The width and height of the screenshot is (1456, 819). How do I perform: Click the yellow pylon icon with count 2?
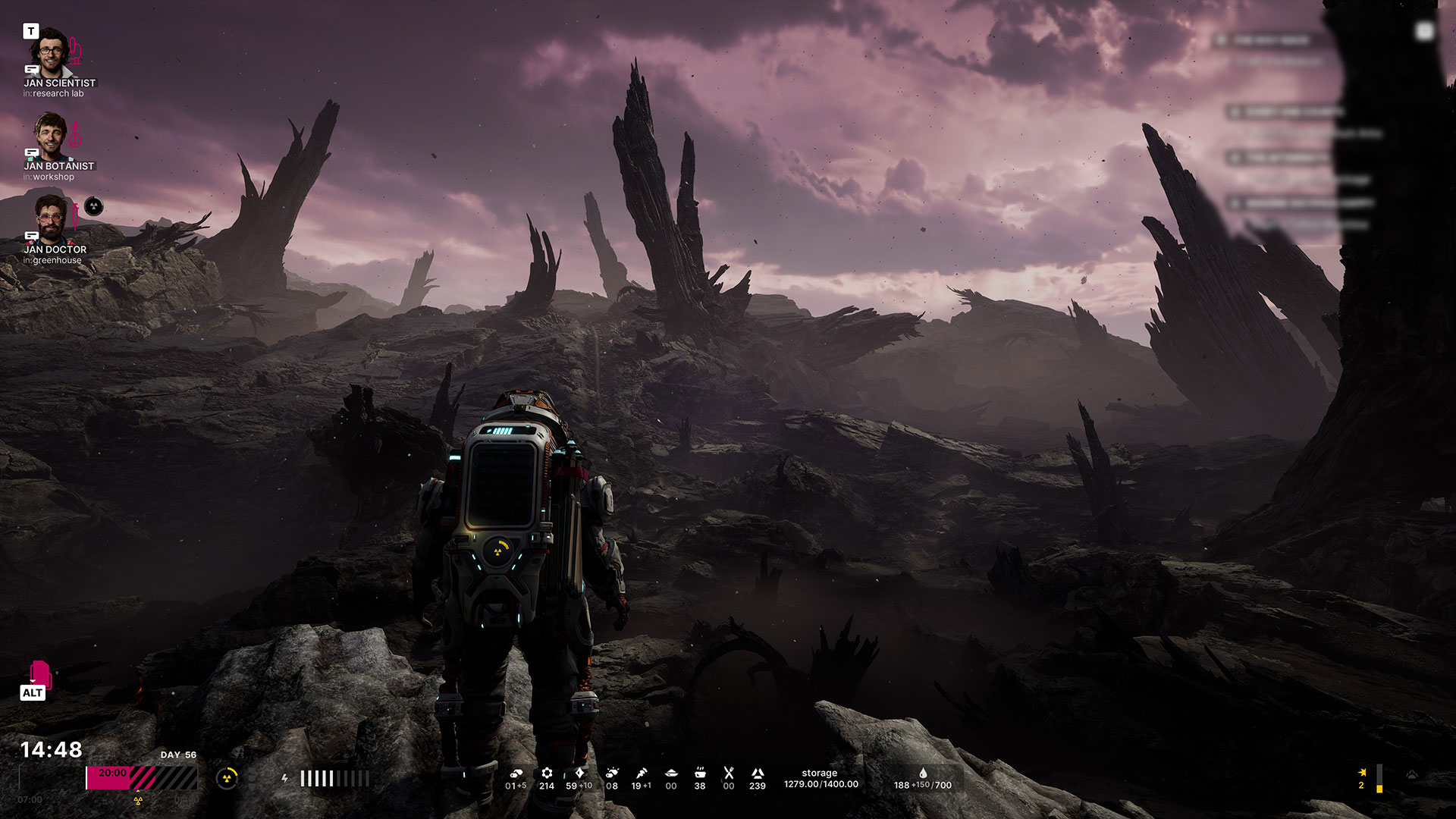point(1362,773)
